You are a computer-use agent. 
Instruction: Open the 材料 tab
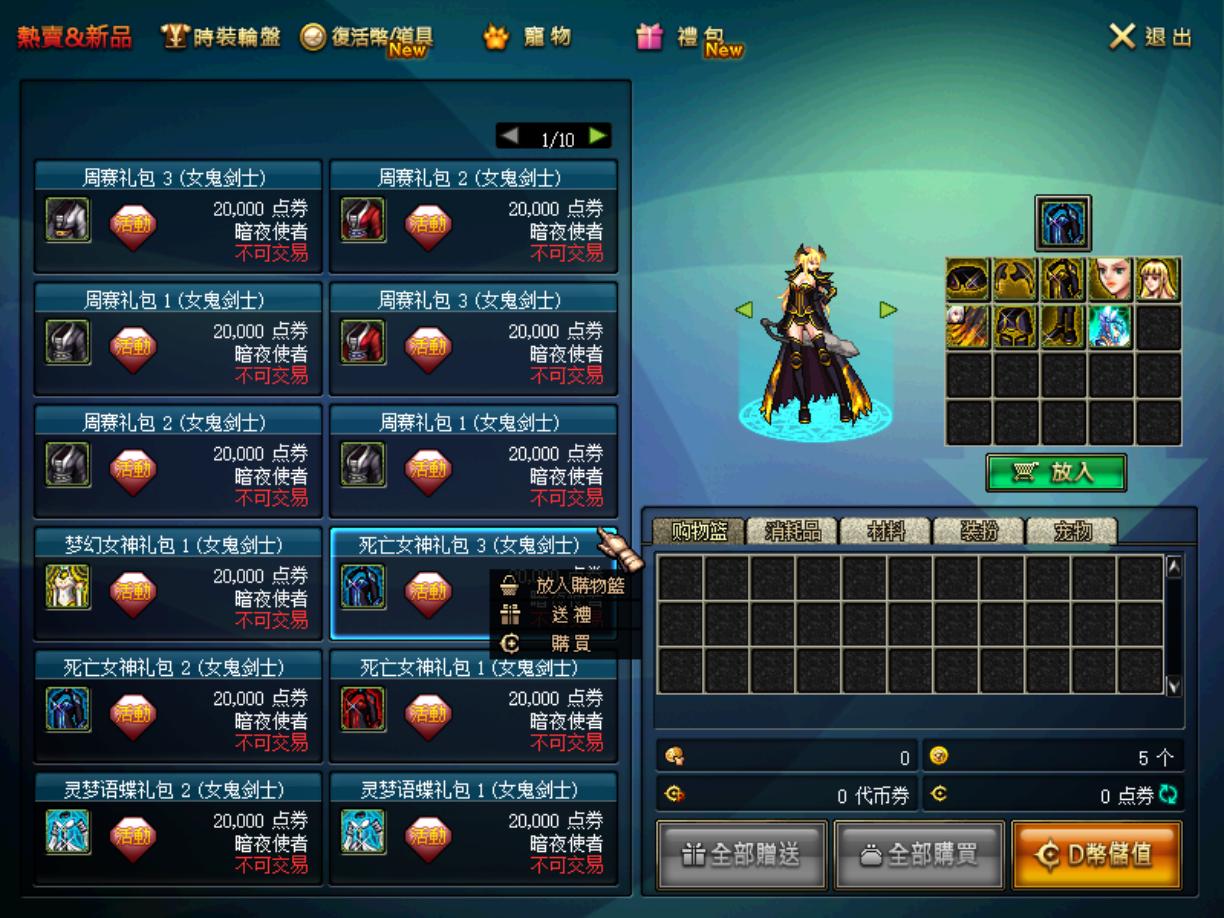(885, 532)
